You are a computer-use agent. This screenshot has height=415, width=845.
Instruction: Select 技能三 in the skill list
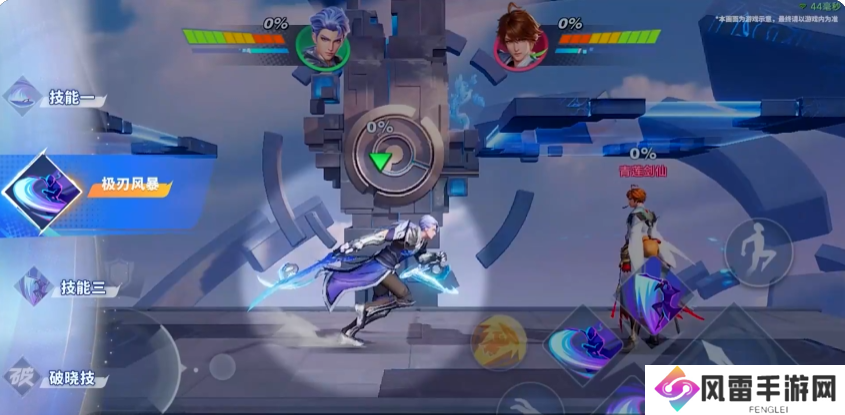tap(62, 288)
